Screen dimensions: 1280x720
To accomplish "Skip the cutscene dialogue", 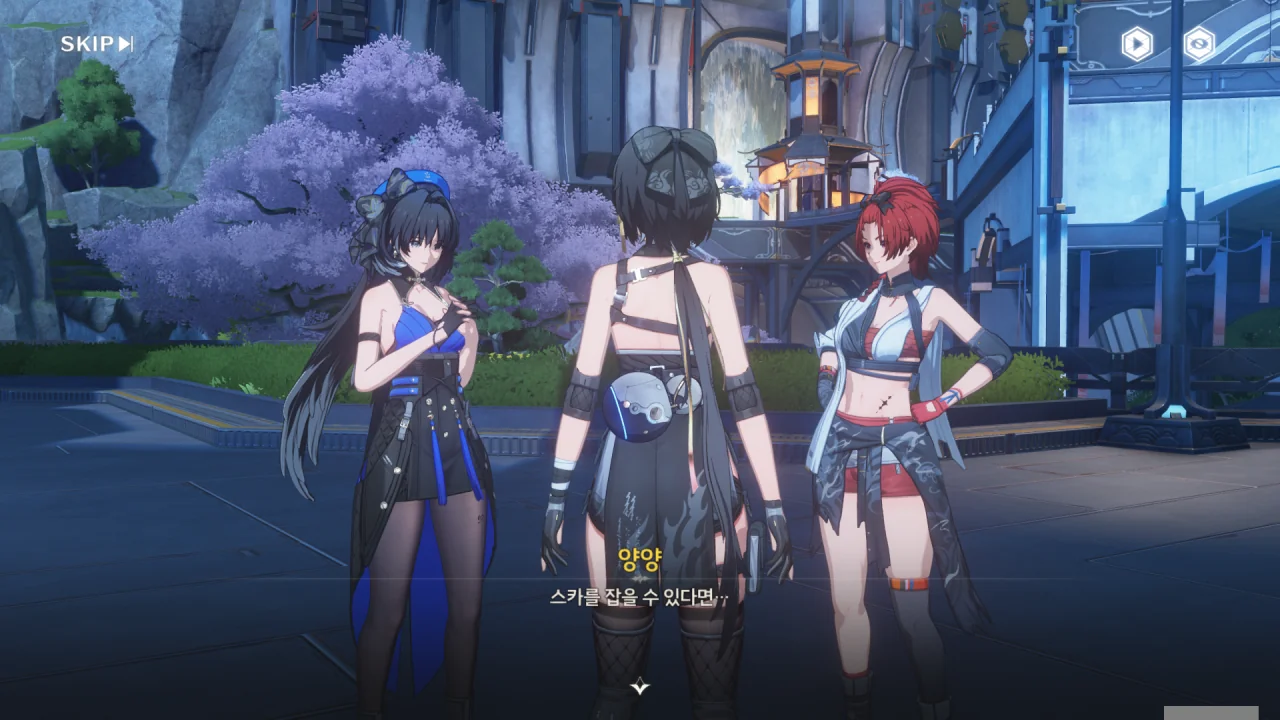I will point(96,44).
